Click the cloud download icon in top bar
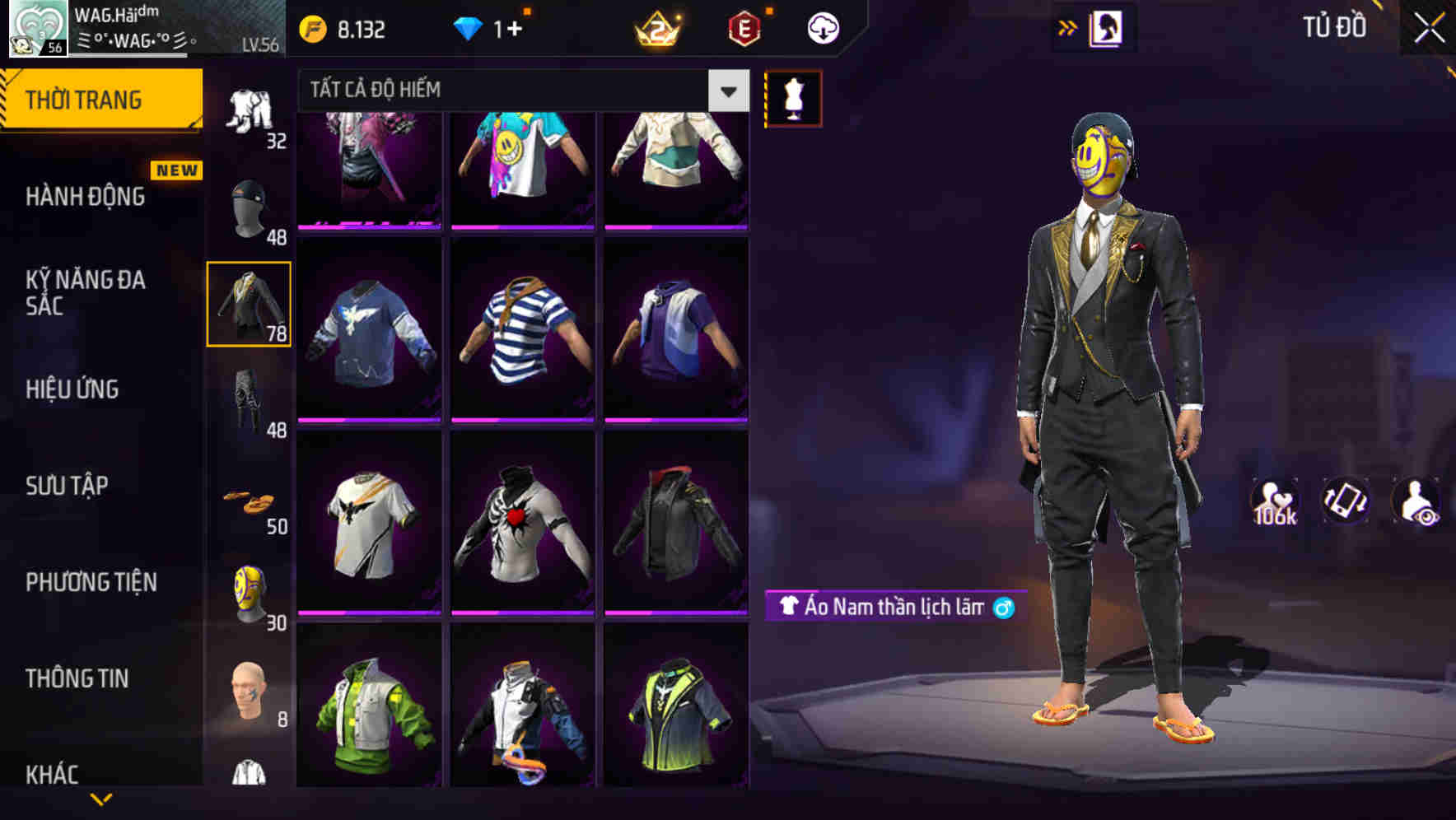The height and width of the screenshot is (820, 1456). (826, 27)
